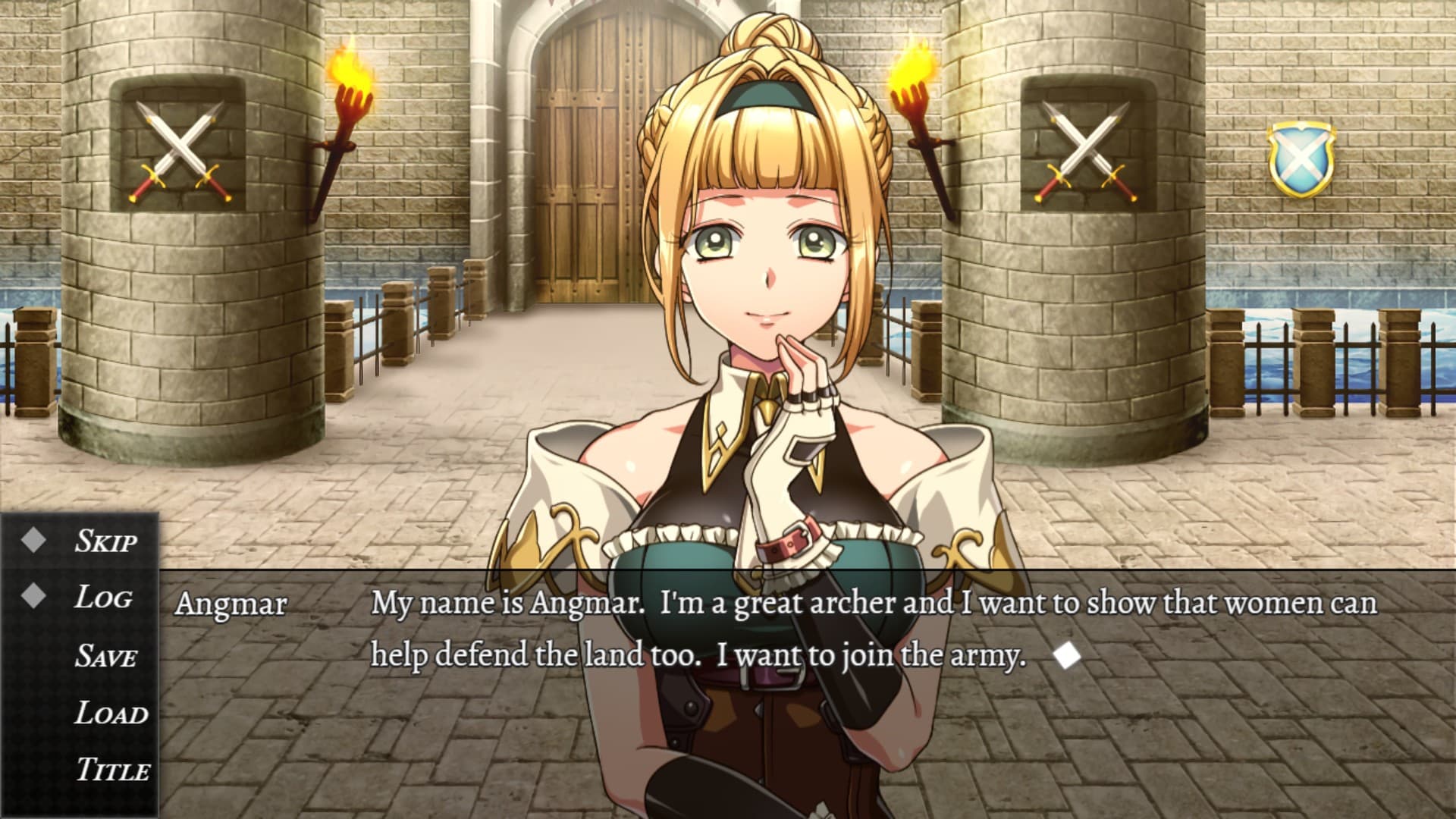Advance dialogue via the white diamond indicator
This screenshot has width=1456, height=819.
coord(1068,656)
